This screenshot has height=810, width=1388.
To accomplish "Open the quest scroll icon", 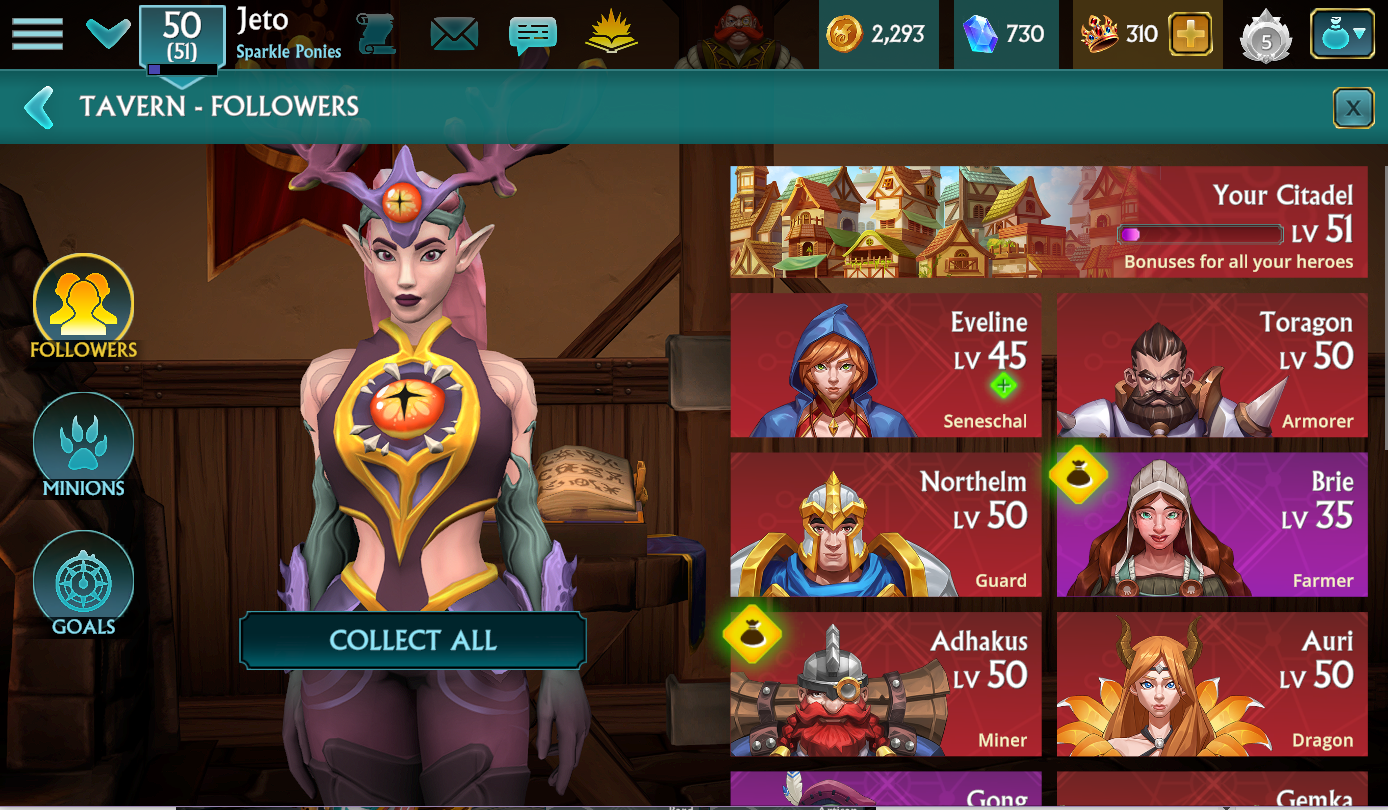I will coord(376,34).
